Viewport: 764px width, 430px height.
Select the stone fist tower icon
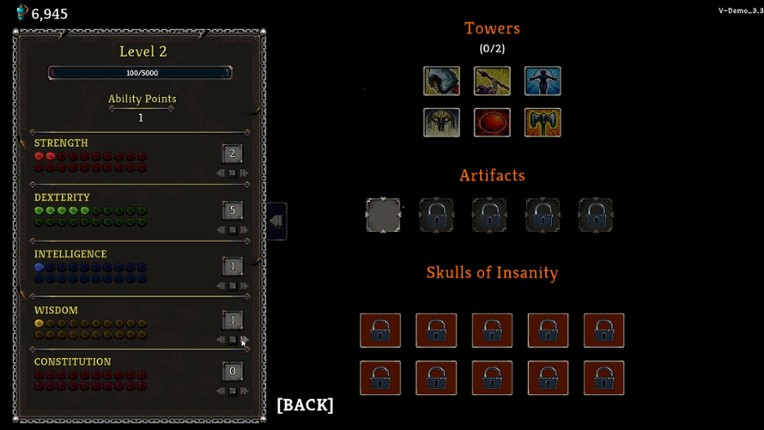442,81
